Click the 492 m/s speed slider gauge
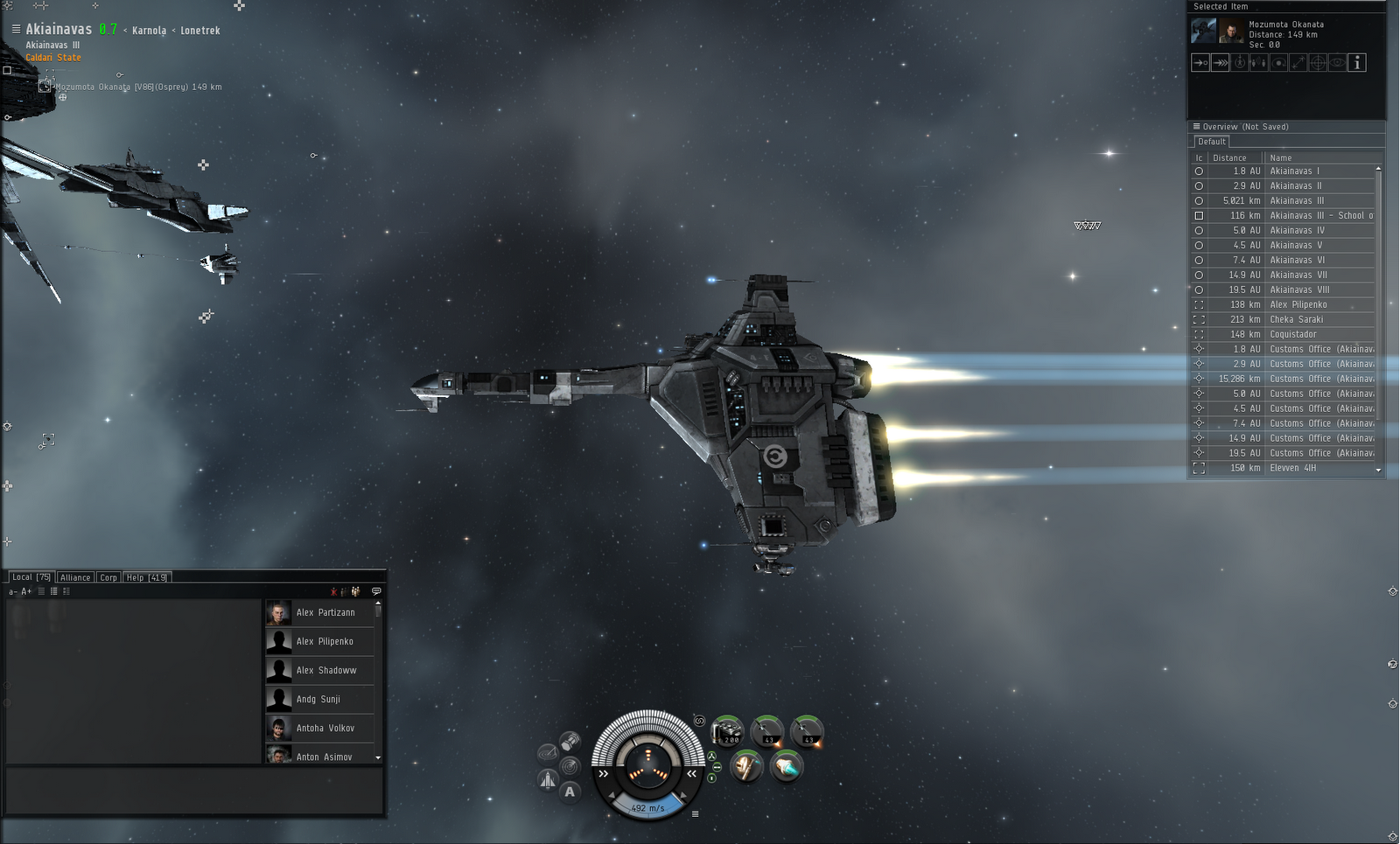 (x=647, y=806)
